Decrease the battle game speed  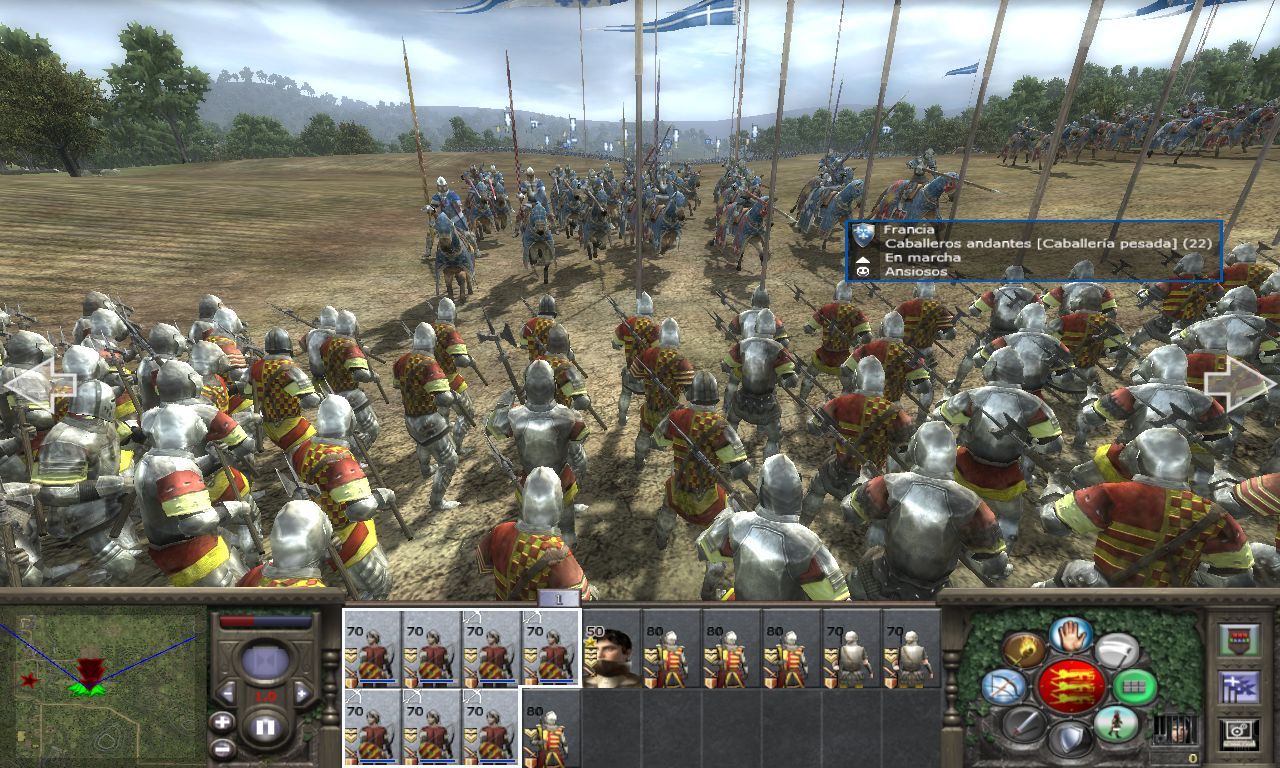click(x=227, y=693)
